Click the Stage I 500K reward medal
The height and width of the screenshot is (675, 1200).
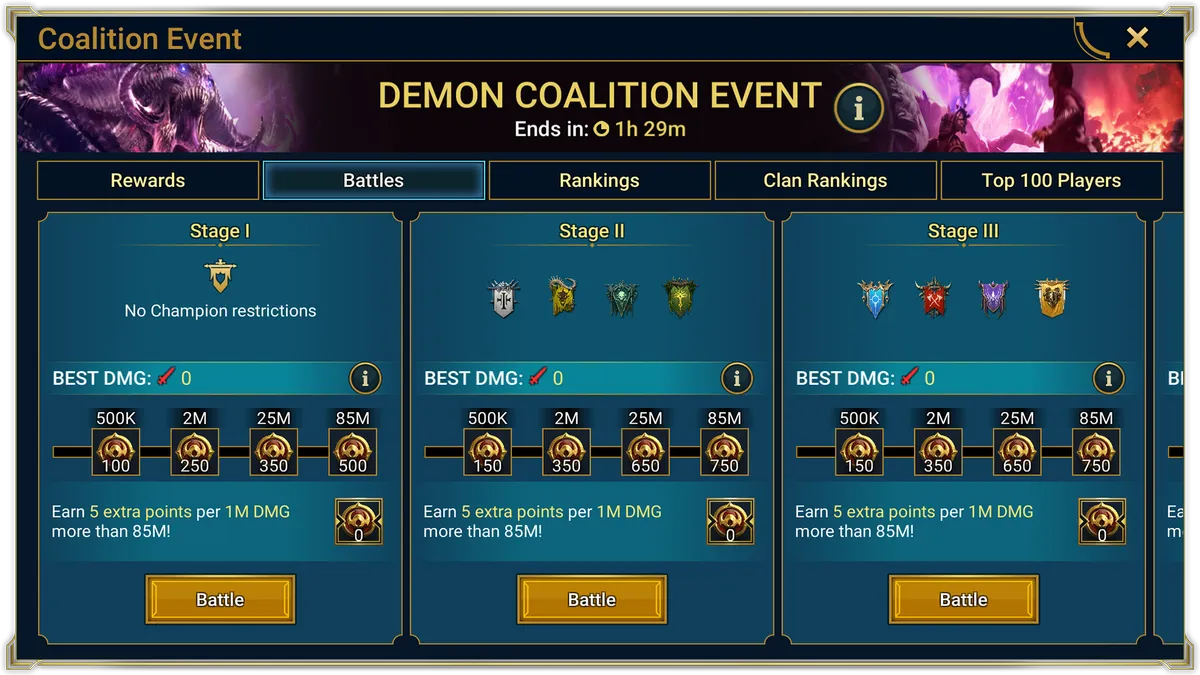116,452
